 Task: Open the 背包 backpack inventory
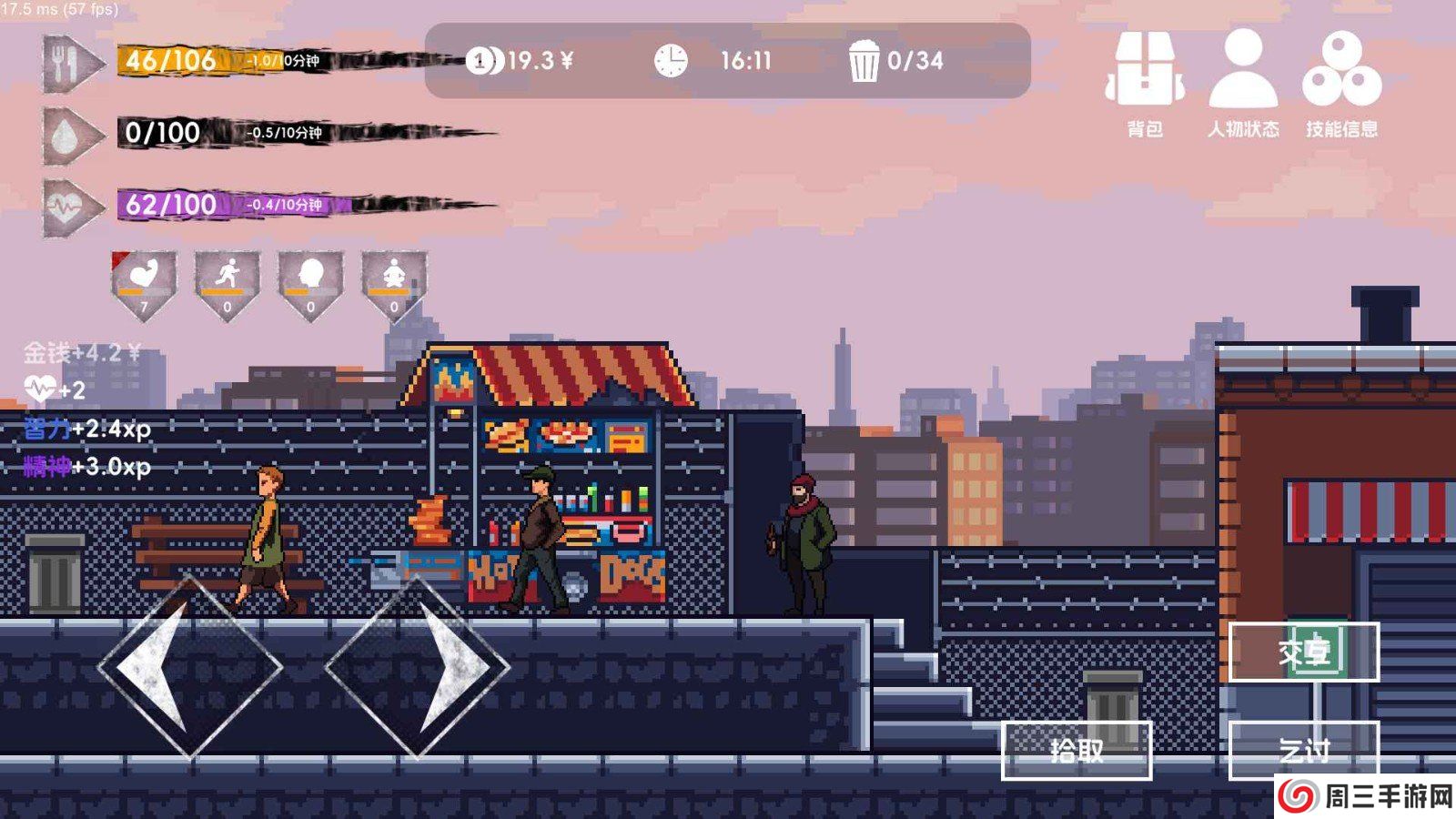point(1144,83)
